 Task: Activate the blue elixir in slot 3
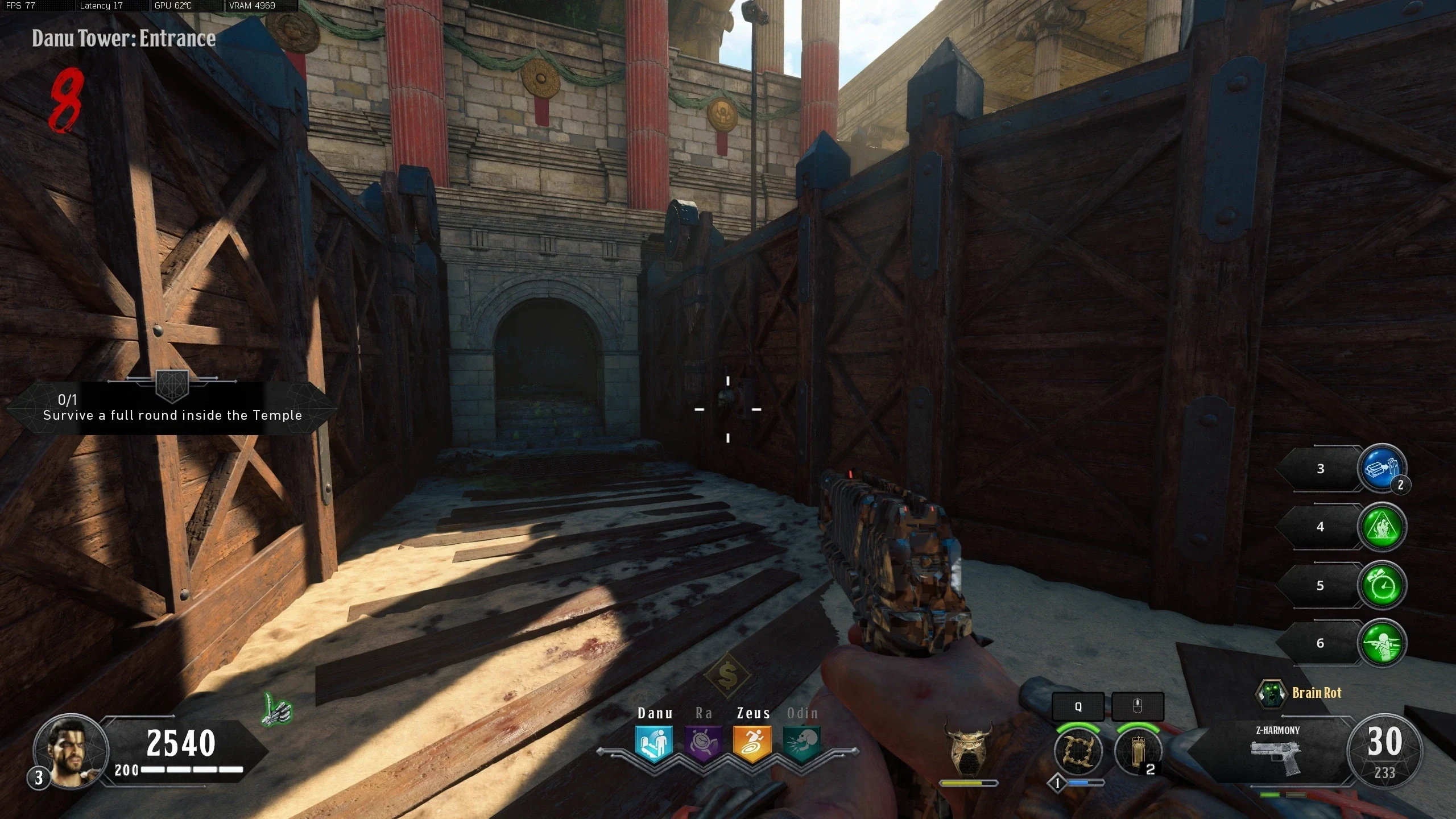tap(1381, 469)
